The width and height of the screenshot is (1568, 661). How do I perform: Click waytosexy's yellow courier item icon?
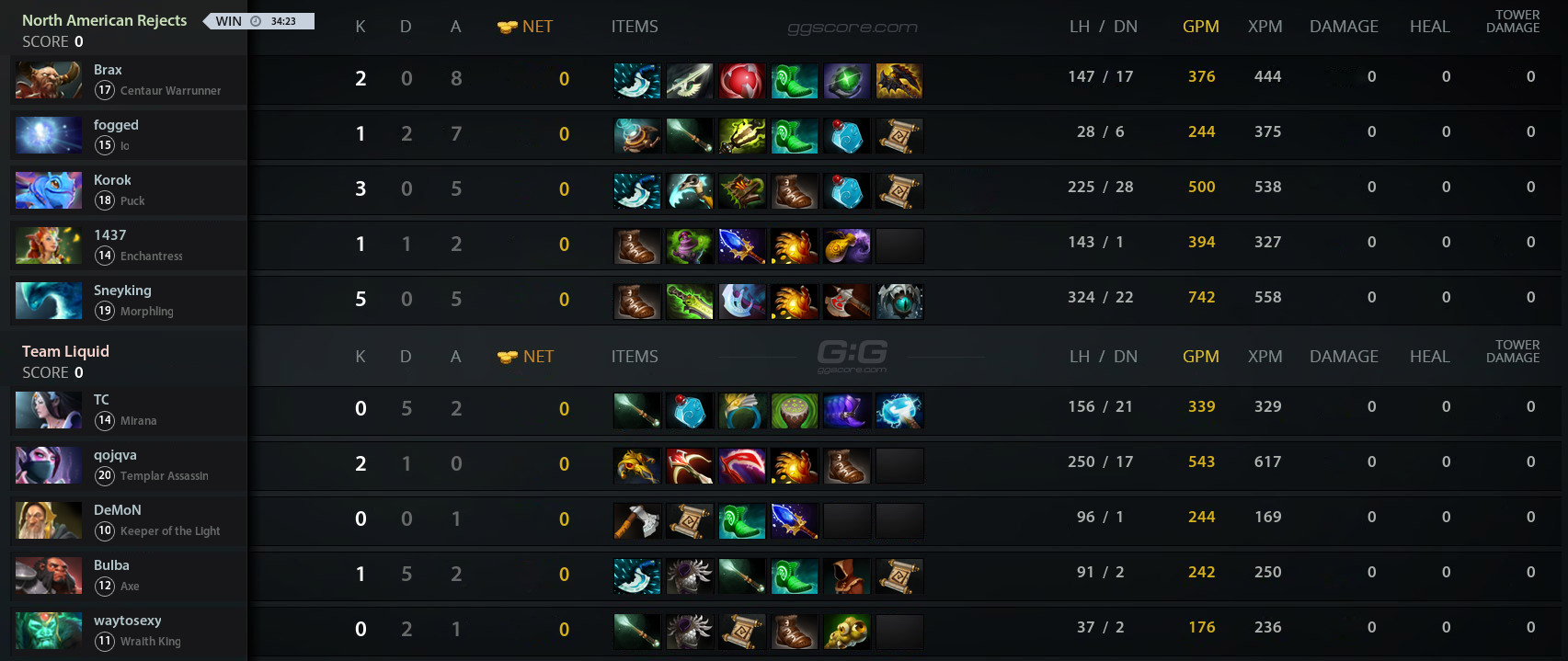click(846, 632)
